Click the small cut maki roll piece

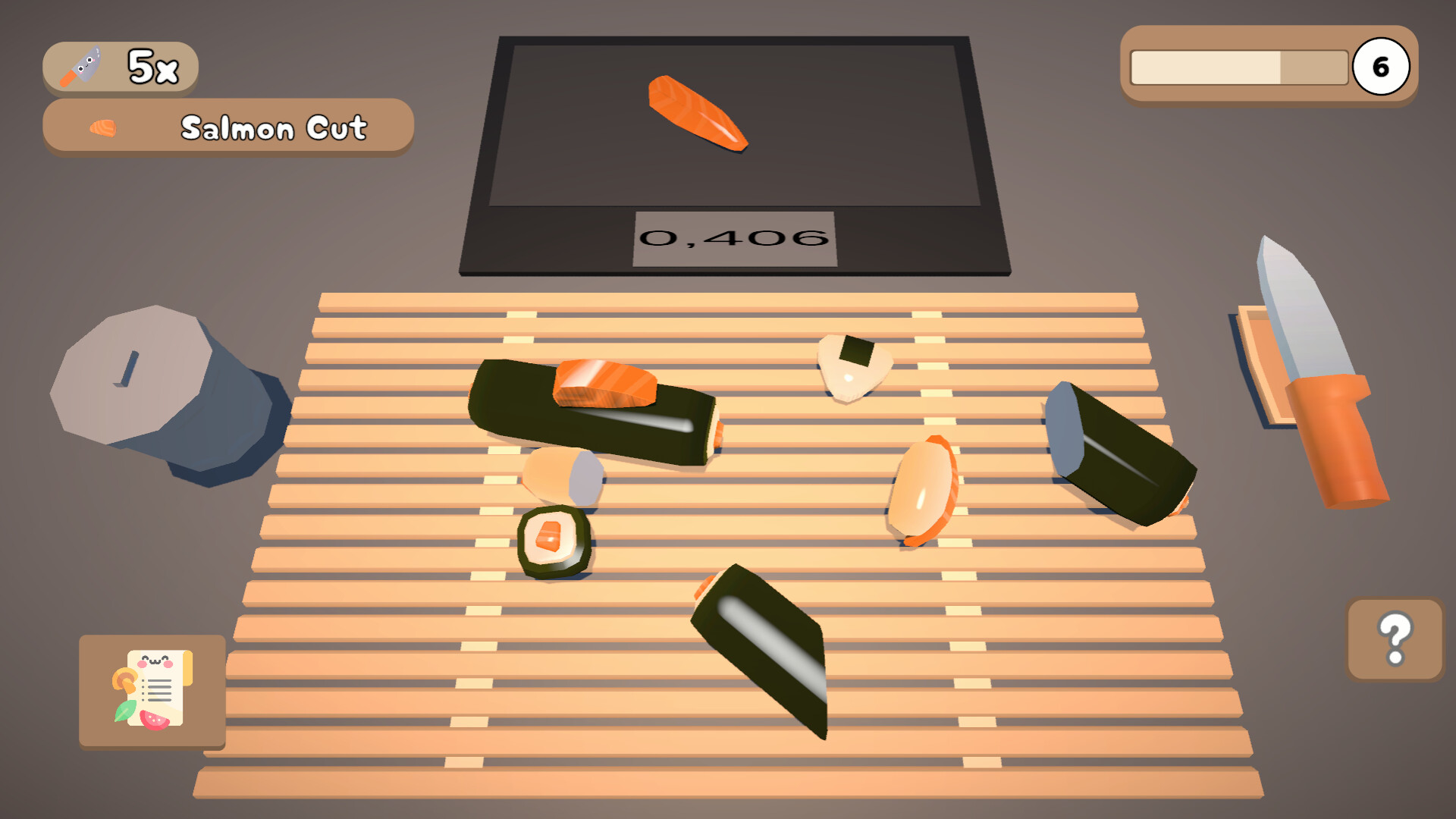(x=554, y=542)
